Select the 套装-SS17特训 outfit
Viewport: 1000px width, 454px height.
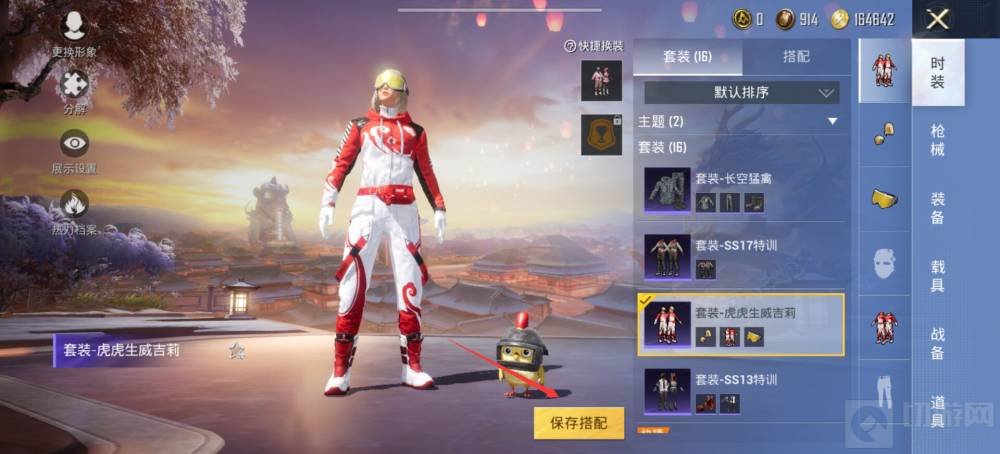click(x=742, y=256)
